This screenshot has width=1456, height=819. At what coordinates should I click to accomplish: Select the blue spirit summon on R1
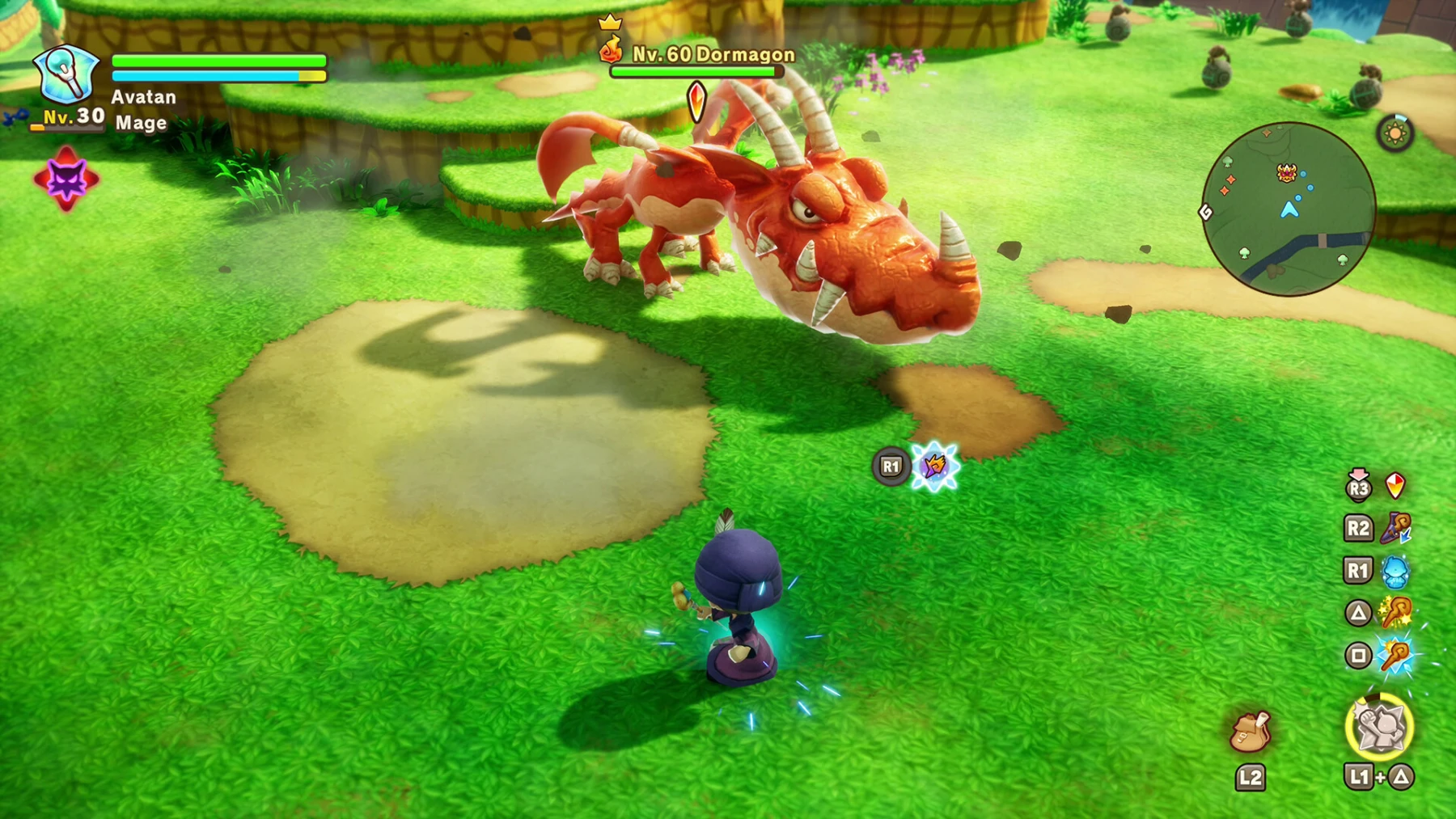(x=1395, y=571)
